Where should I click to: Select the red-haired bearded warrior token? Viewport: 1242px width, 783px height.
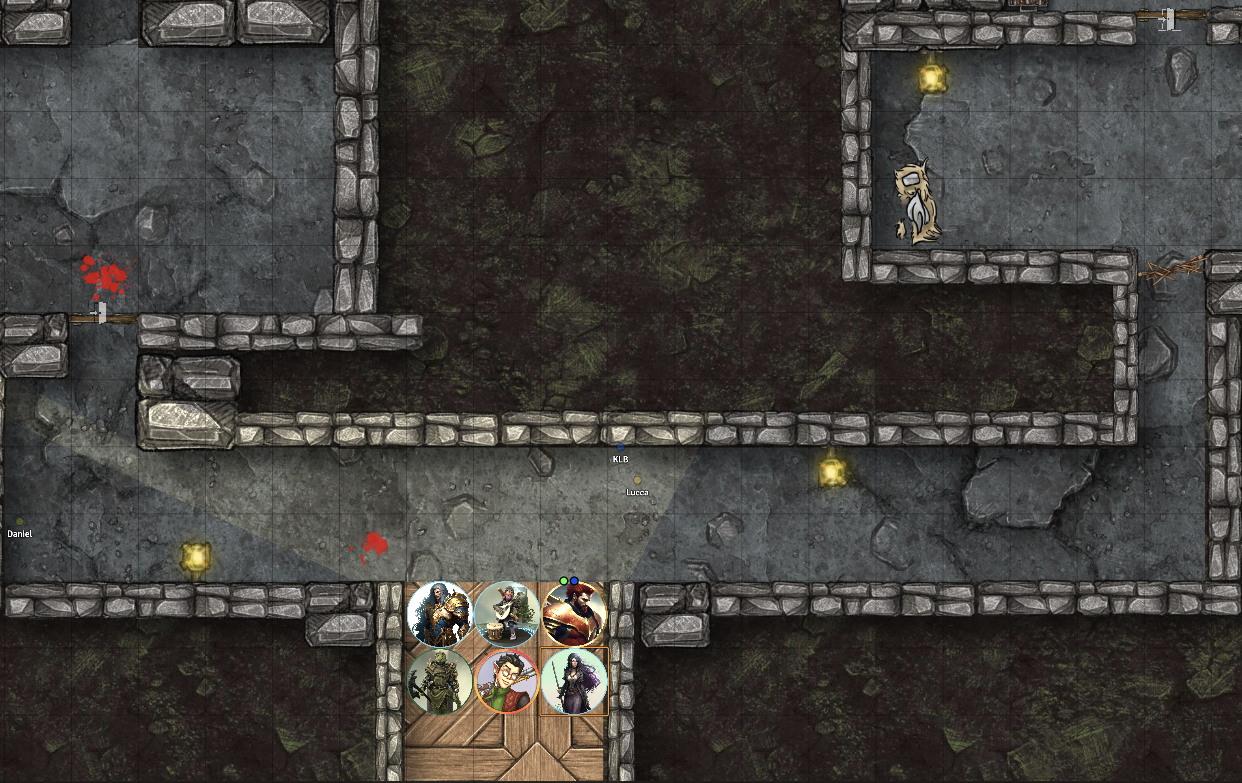click(x=575, y=614)
